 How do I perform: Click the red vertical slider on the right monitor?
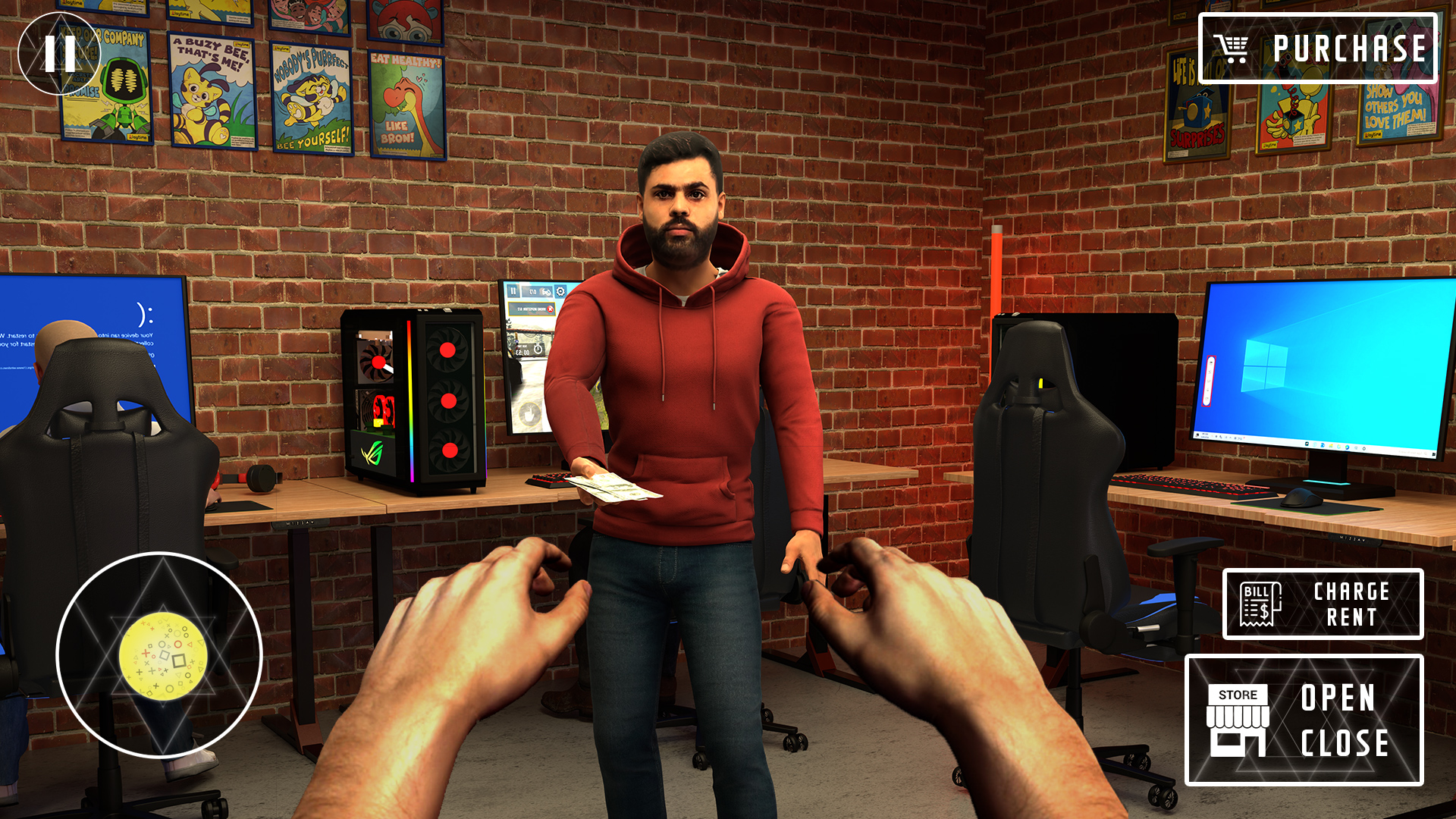pyautogui.click(x=1209, y=381)
